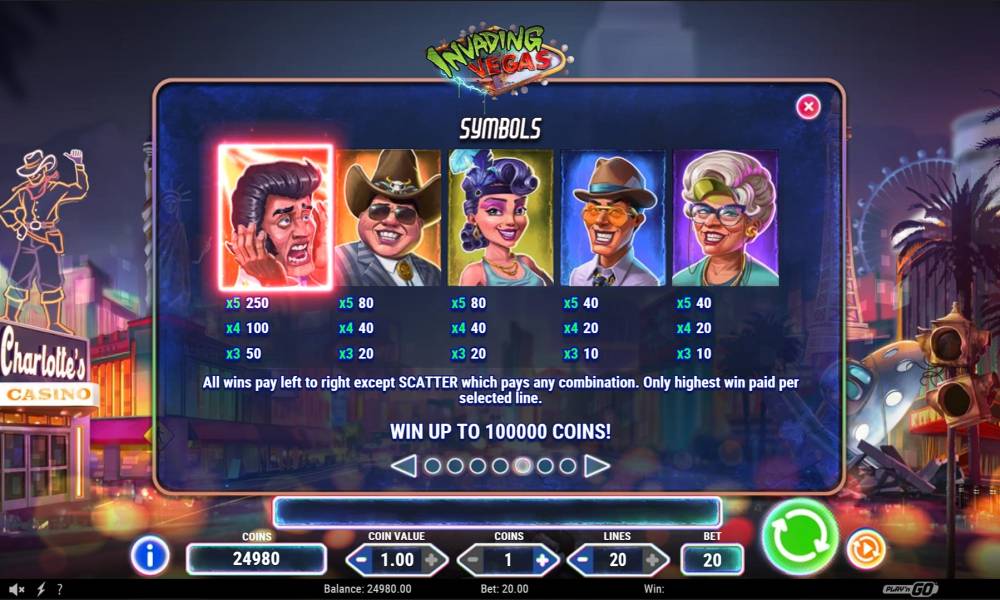Close the Symbols paytable window
The image size is (1000, 600).
coord(808,106)
